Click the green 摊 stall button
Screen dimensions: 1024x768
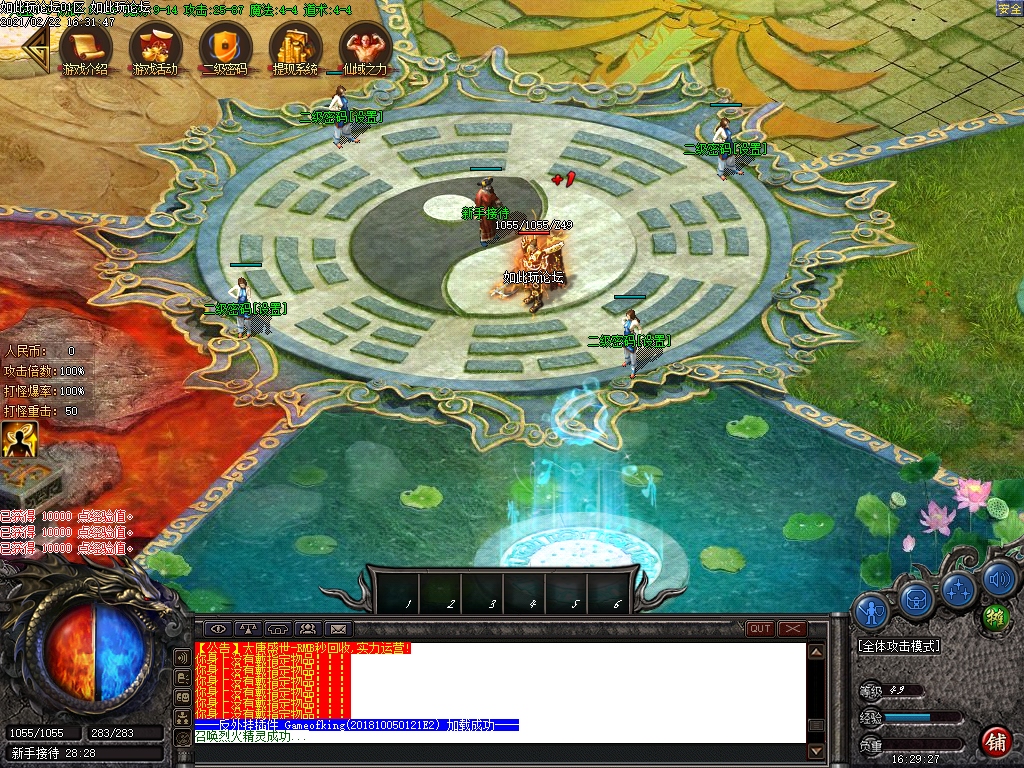995,617
